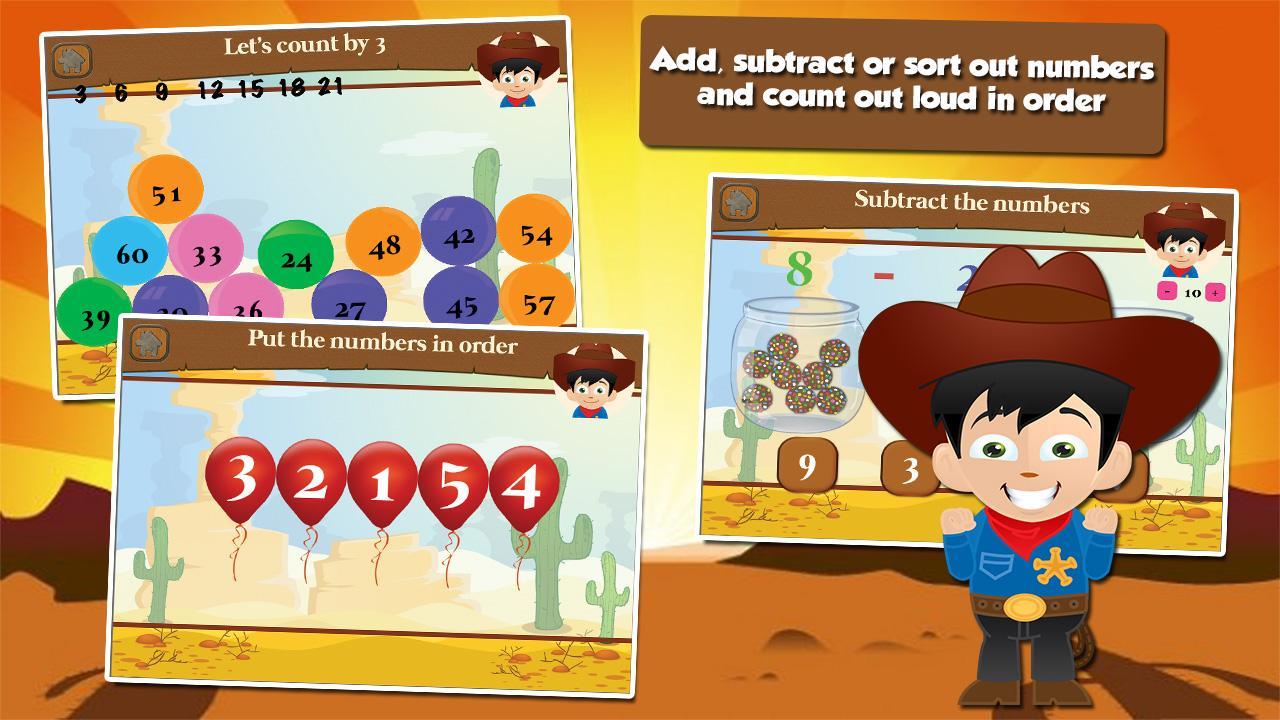Image resolution: width=1280 pixels, height=720 pixels.
Task: Tap the home icon on the counting screen
Action: coord(70,57)
